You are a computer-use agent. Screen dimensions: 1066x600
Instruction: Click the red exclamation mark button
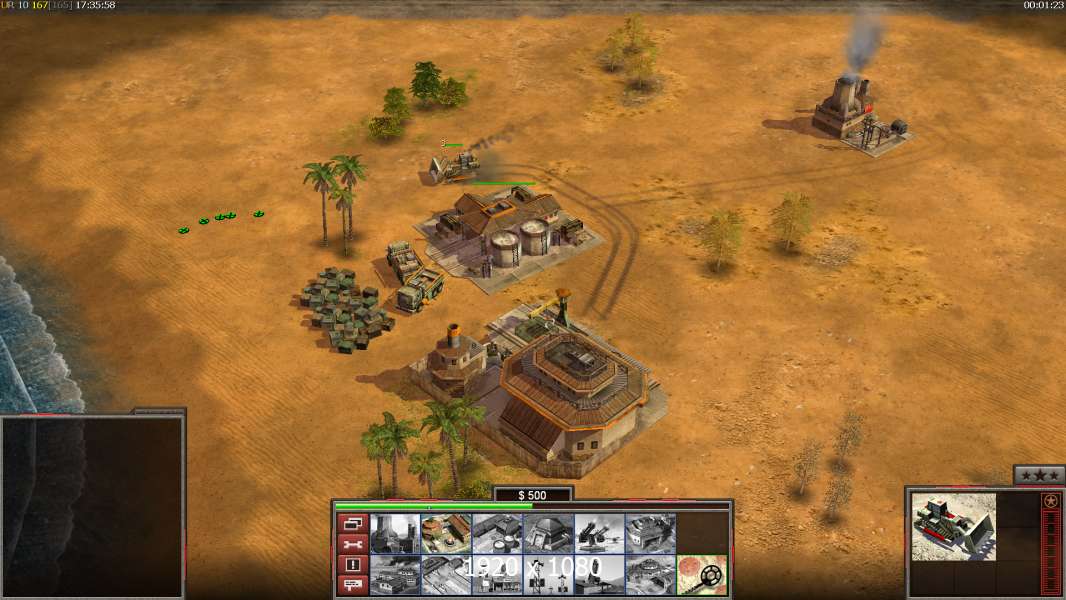click(352, 565)
